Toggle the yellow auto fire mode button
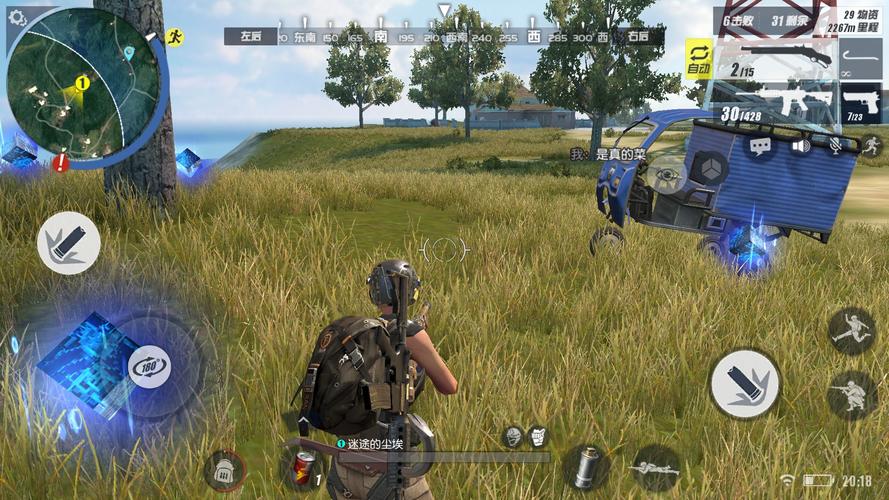The width and height of the screenshot is (889, 500). coord(697,57)
